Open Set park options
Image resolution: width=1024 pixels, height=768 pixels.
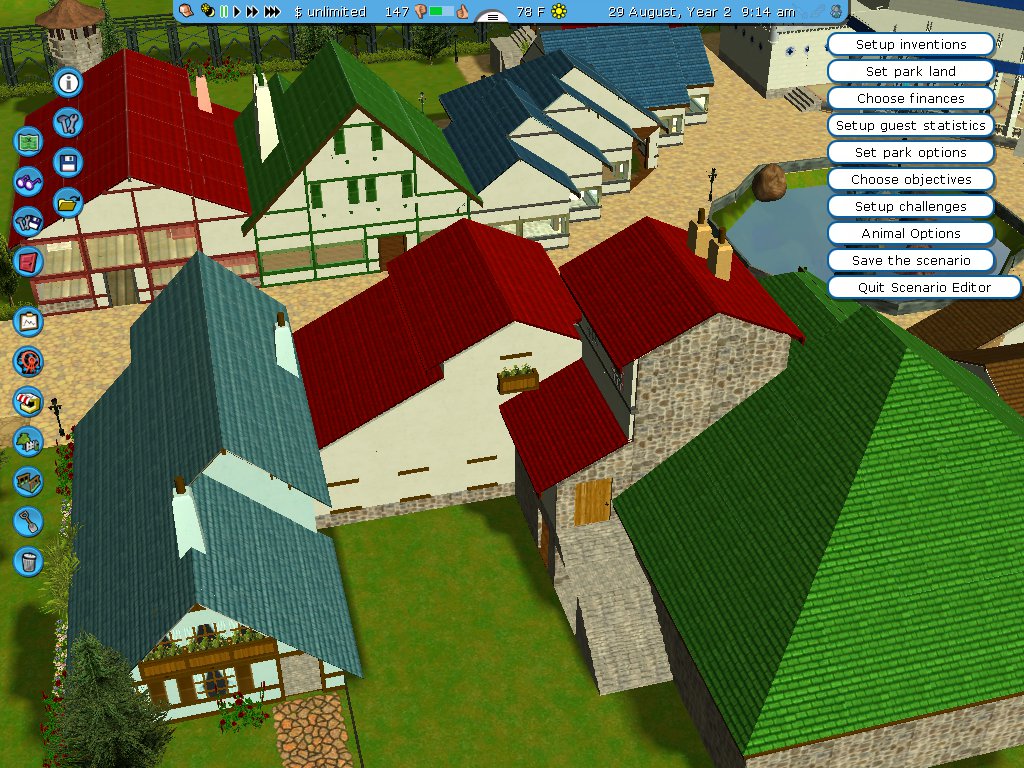point(911,153)
